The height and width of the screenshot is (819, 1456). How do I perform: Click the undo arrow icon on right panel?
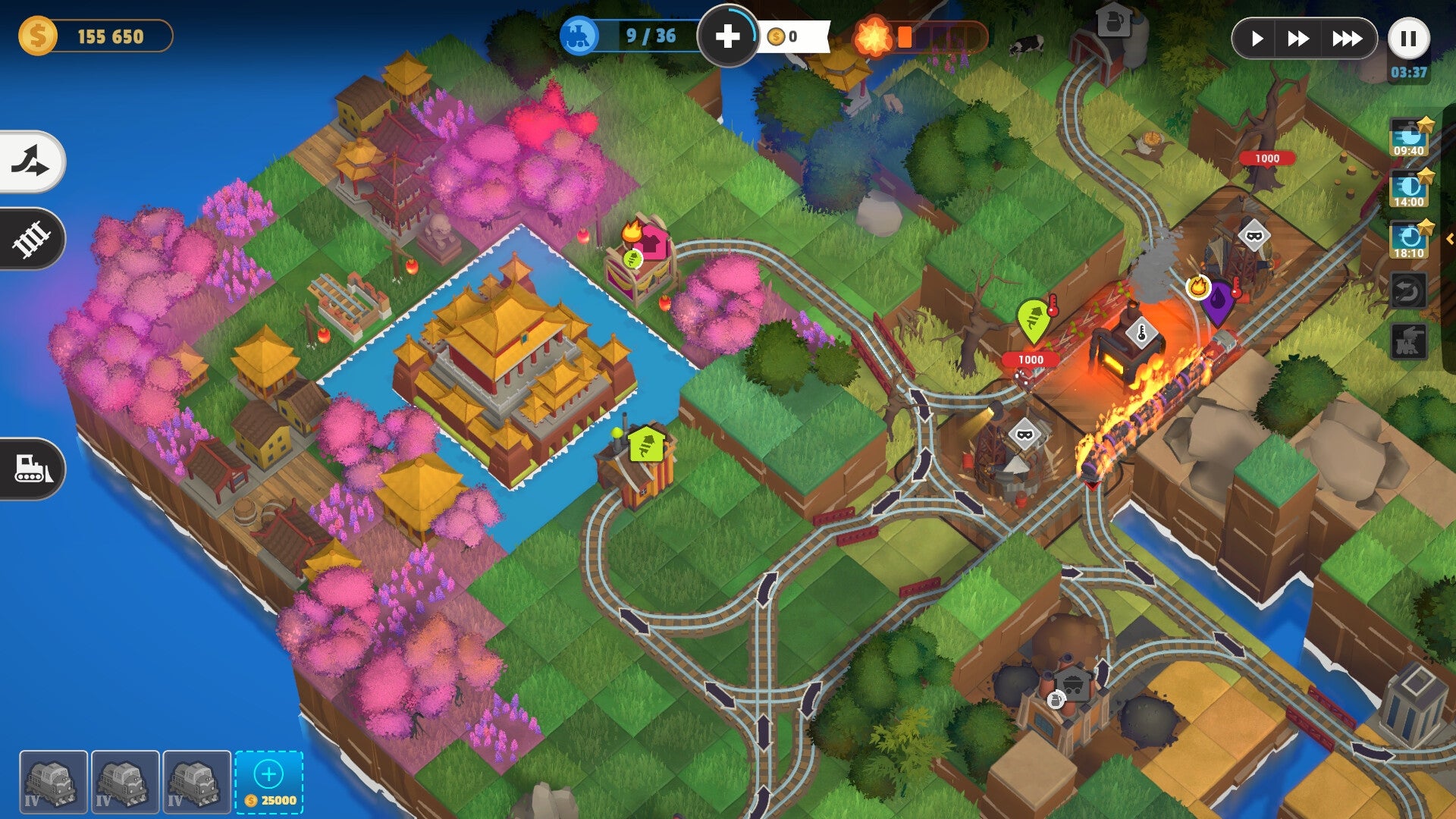(1407, 289)
